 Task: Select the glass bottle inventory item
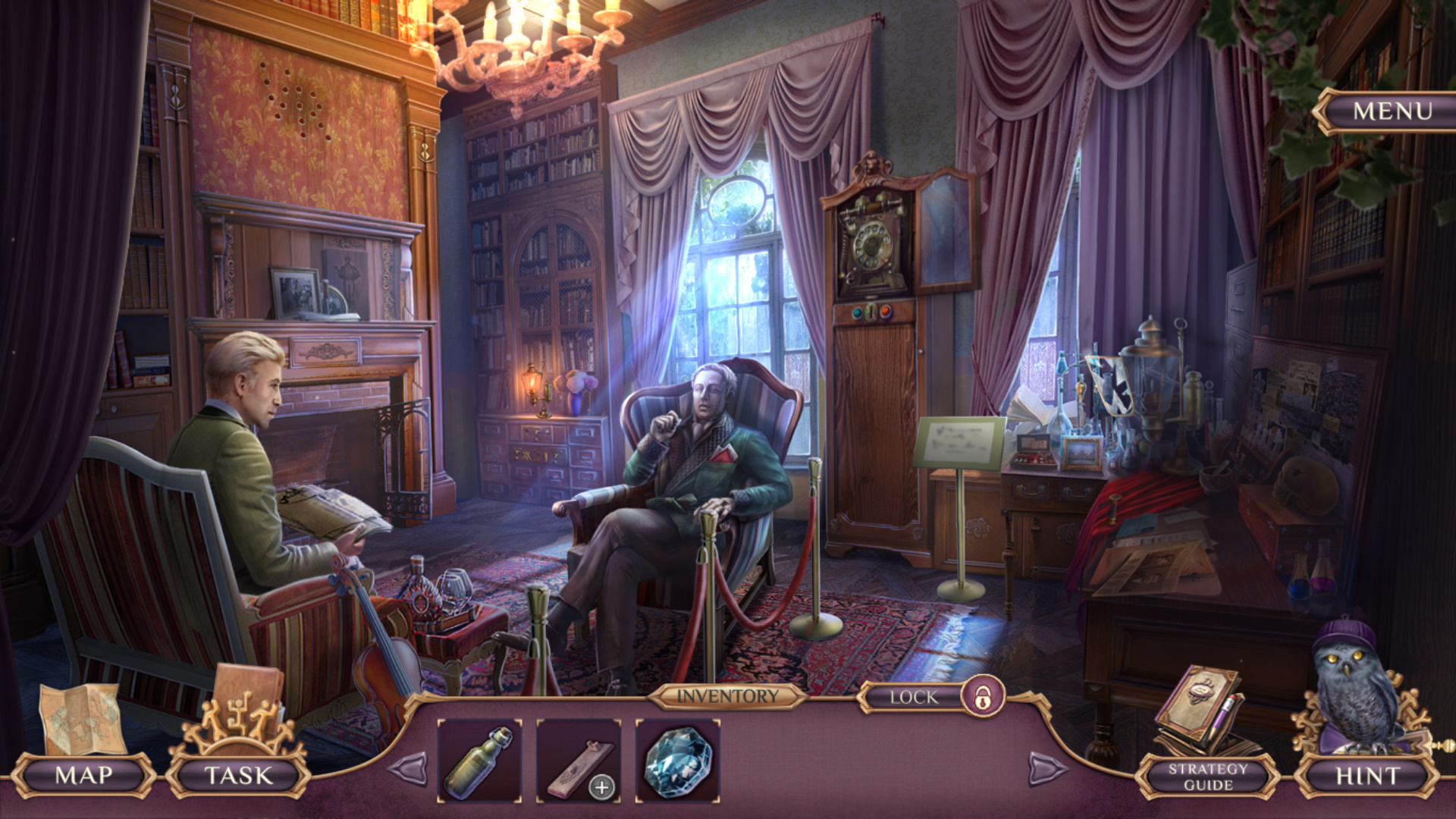(479, 761)
